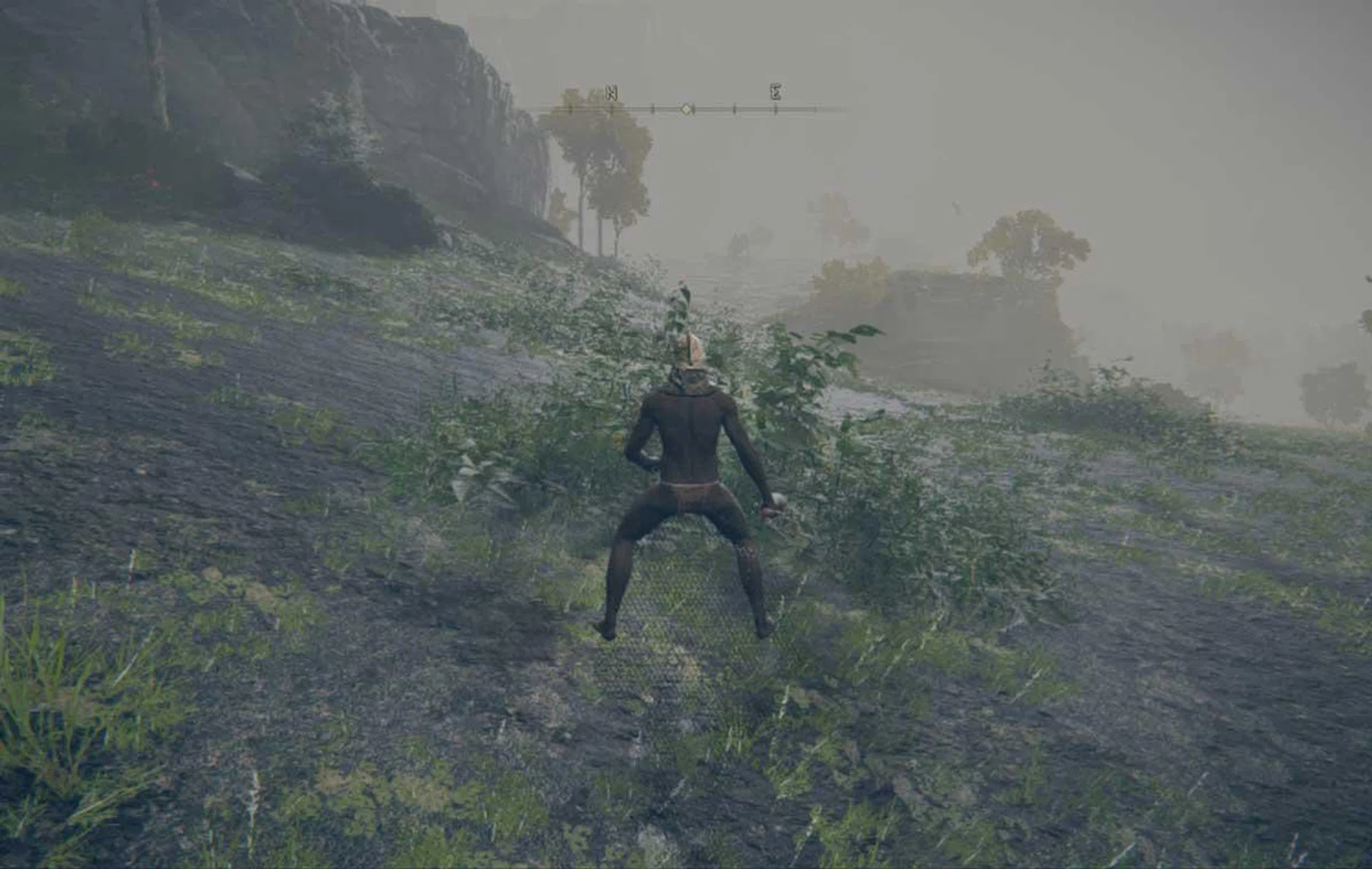Screen dimensions: 1372x869
Task: Click the diamond marker on the compass
Action: click(686, 109)
